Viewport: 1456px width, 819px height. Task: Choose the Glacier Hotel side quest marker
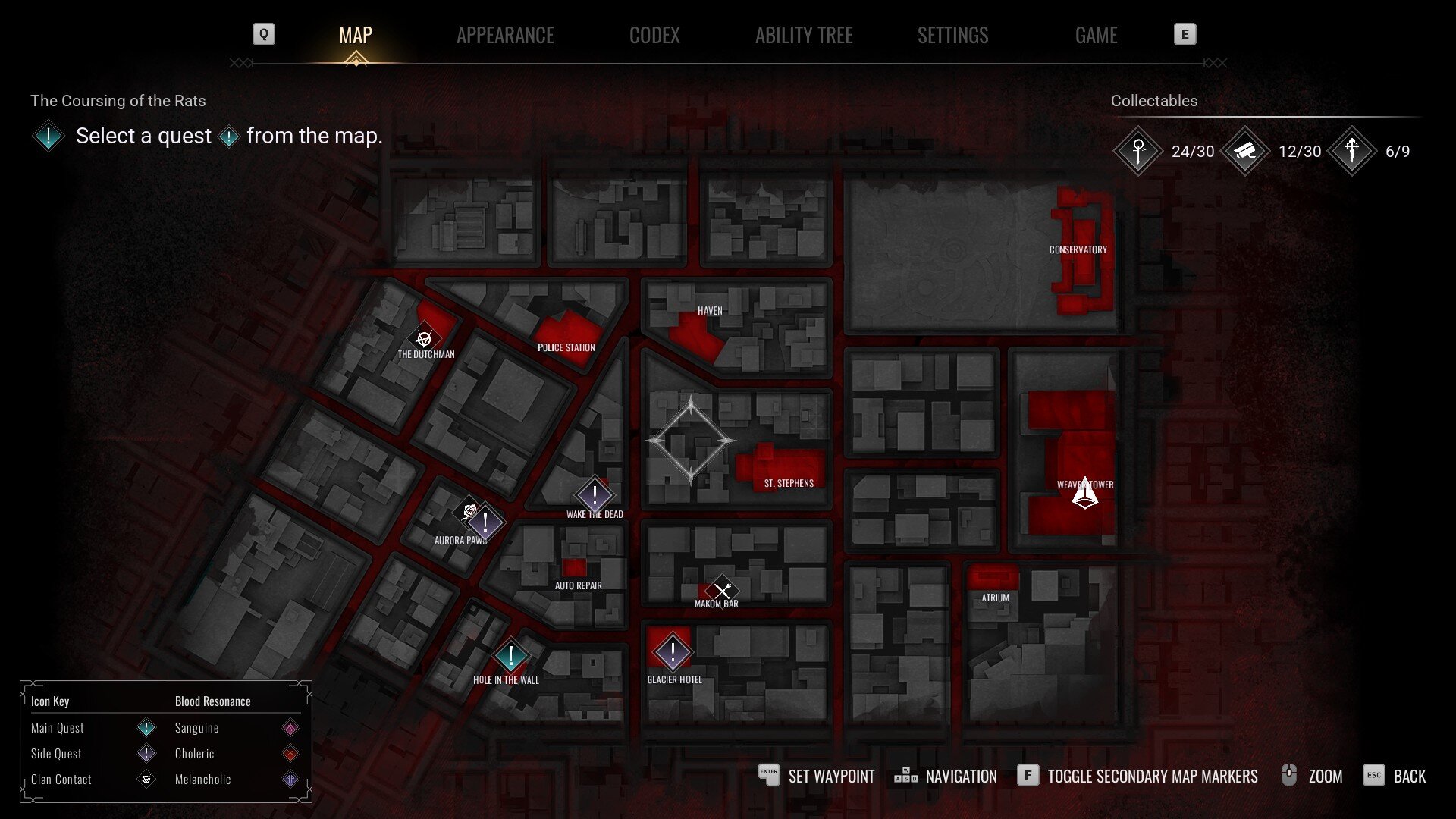[672, 652]
